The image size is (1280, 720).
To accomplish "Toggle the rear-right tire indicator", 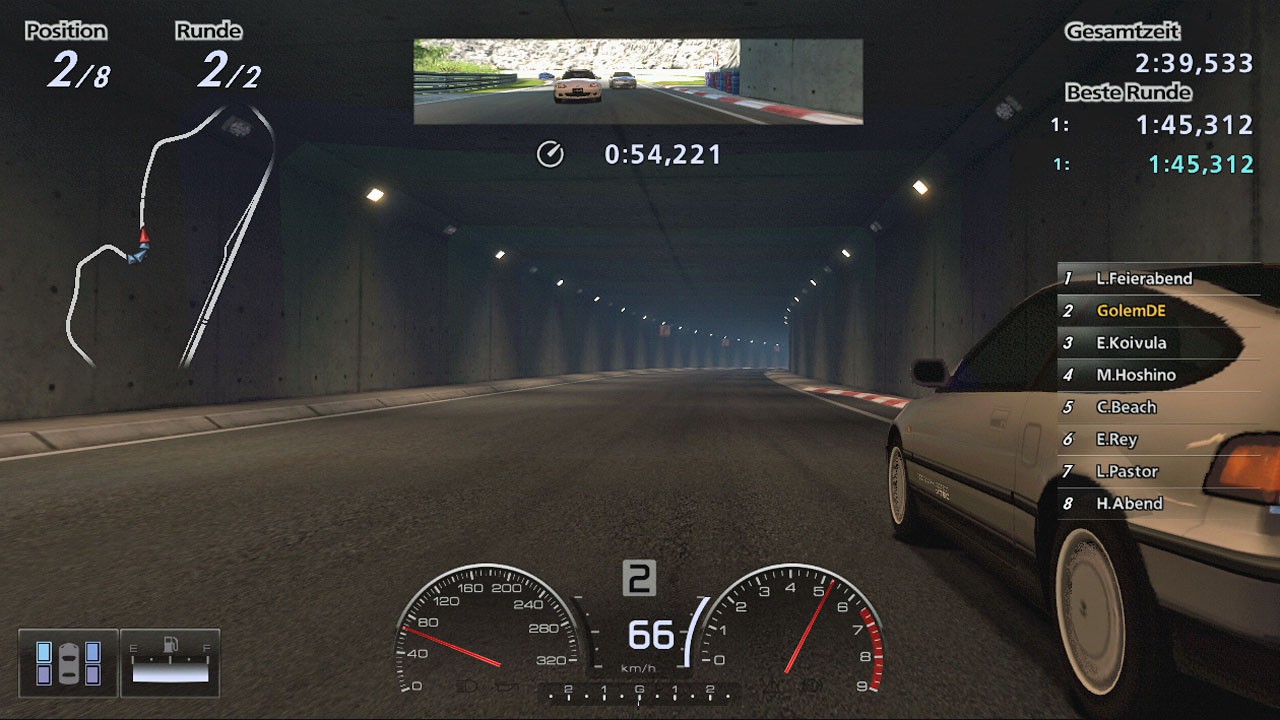I will (x=91, y=673).
